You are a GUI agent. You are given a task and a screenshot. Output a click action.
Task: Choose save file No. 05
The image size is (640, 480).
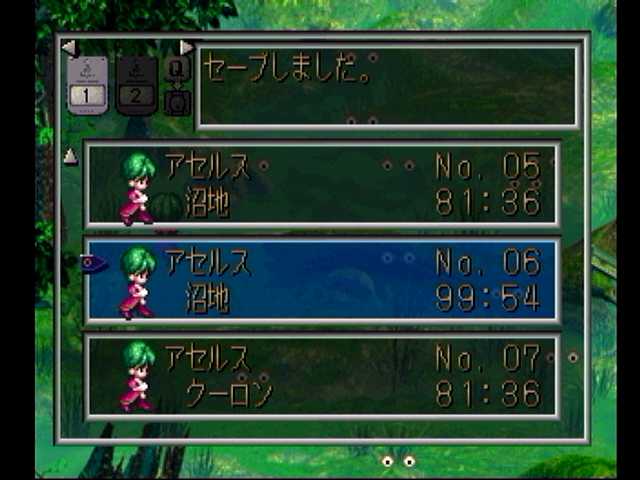tap(322, 185)
